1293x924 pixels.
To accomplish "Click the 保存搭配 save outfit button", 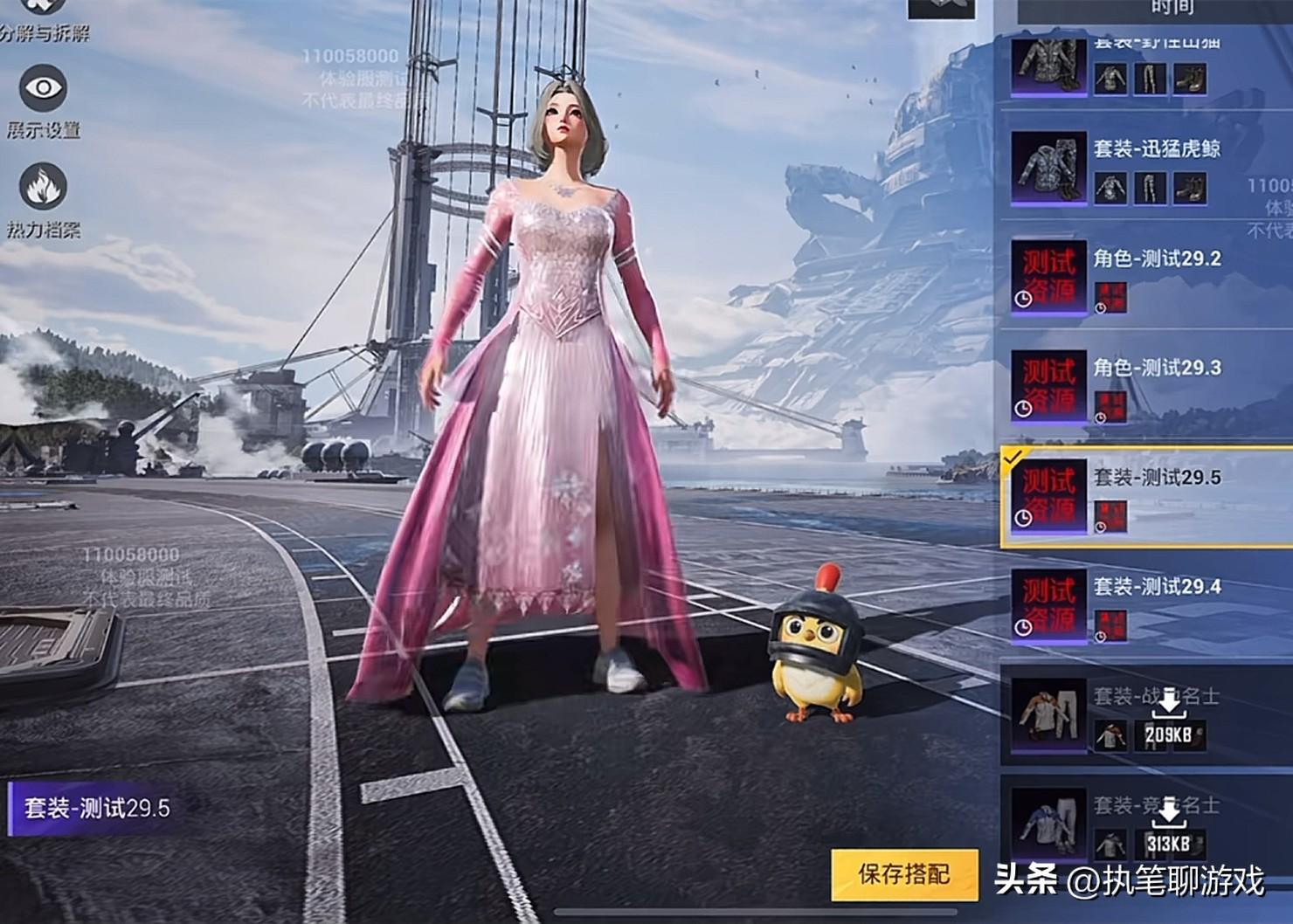I will coord(903,873).
